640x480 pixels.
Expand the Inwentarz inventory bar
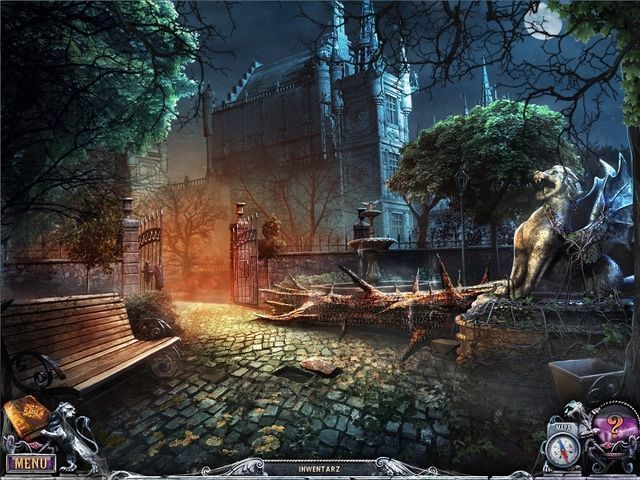pyautogui.click(x=319, y=467)
